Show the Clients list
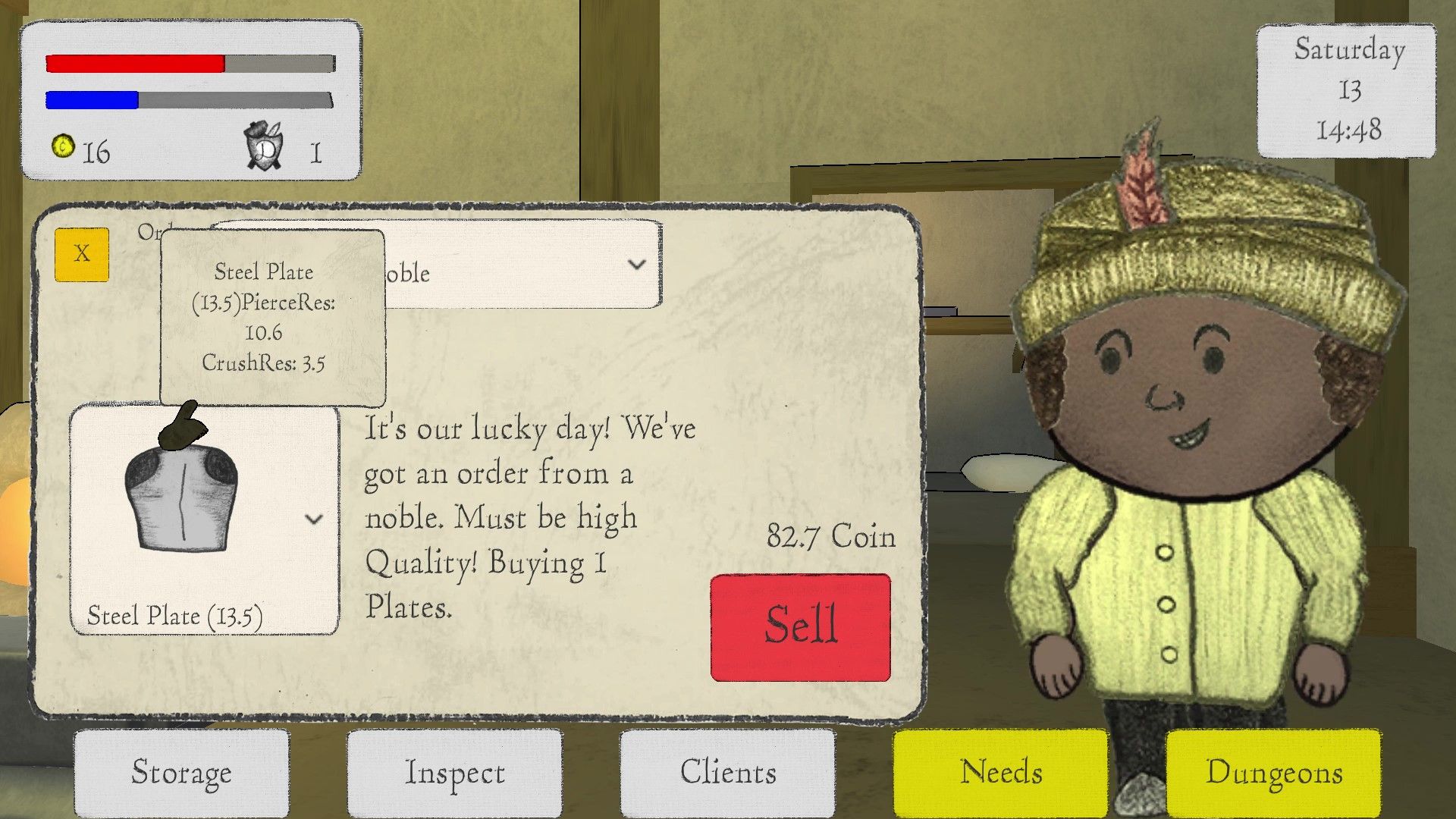This screenshot has width=1456, height=819. (x=728, y=772)
